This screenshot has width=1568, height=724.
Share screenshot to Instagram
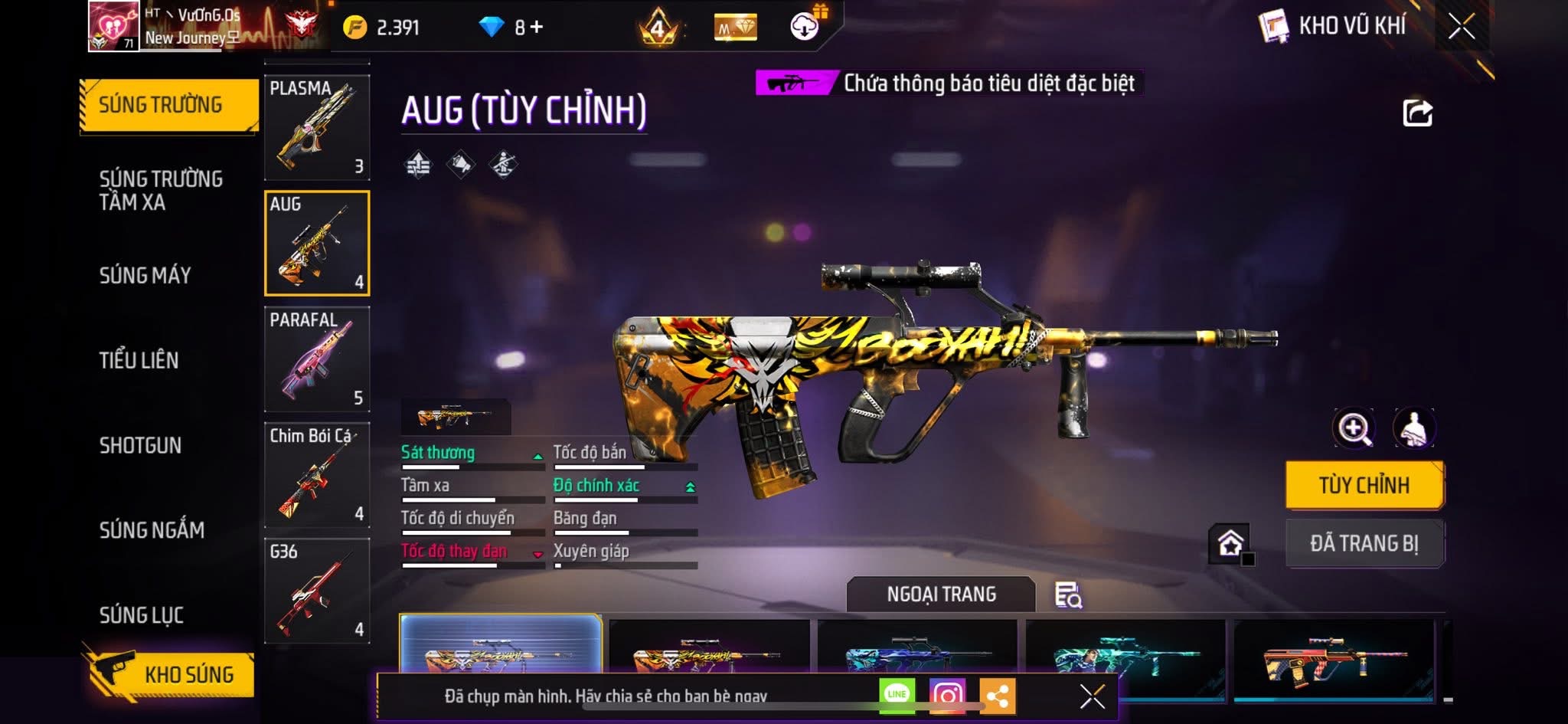[x=947, y=696]
